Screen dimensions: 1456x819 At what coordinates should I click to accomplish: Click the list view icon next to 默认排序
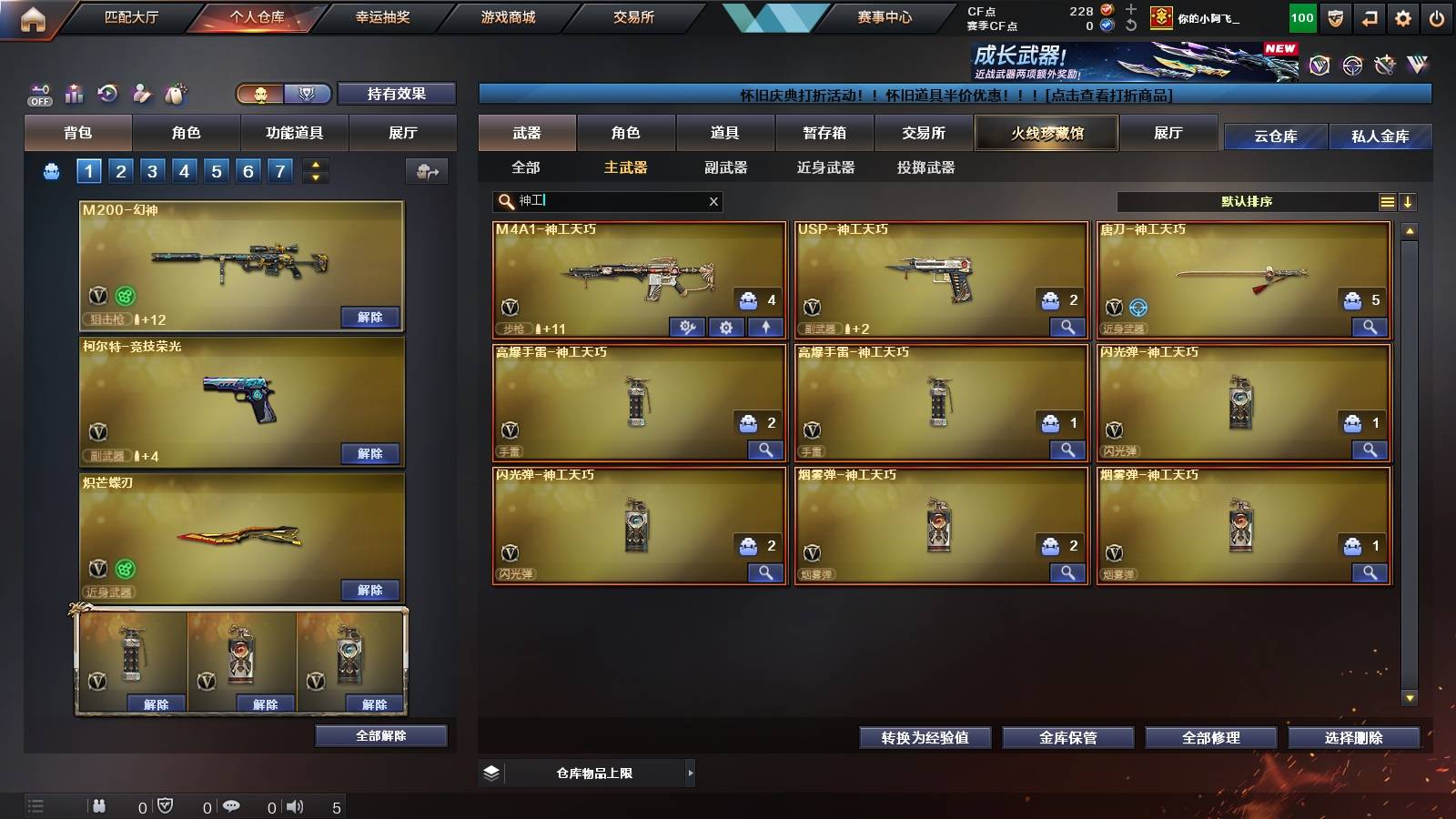pyautogui.click(x=1387, y=201)
